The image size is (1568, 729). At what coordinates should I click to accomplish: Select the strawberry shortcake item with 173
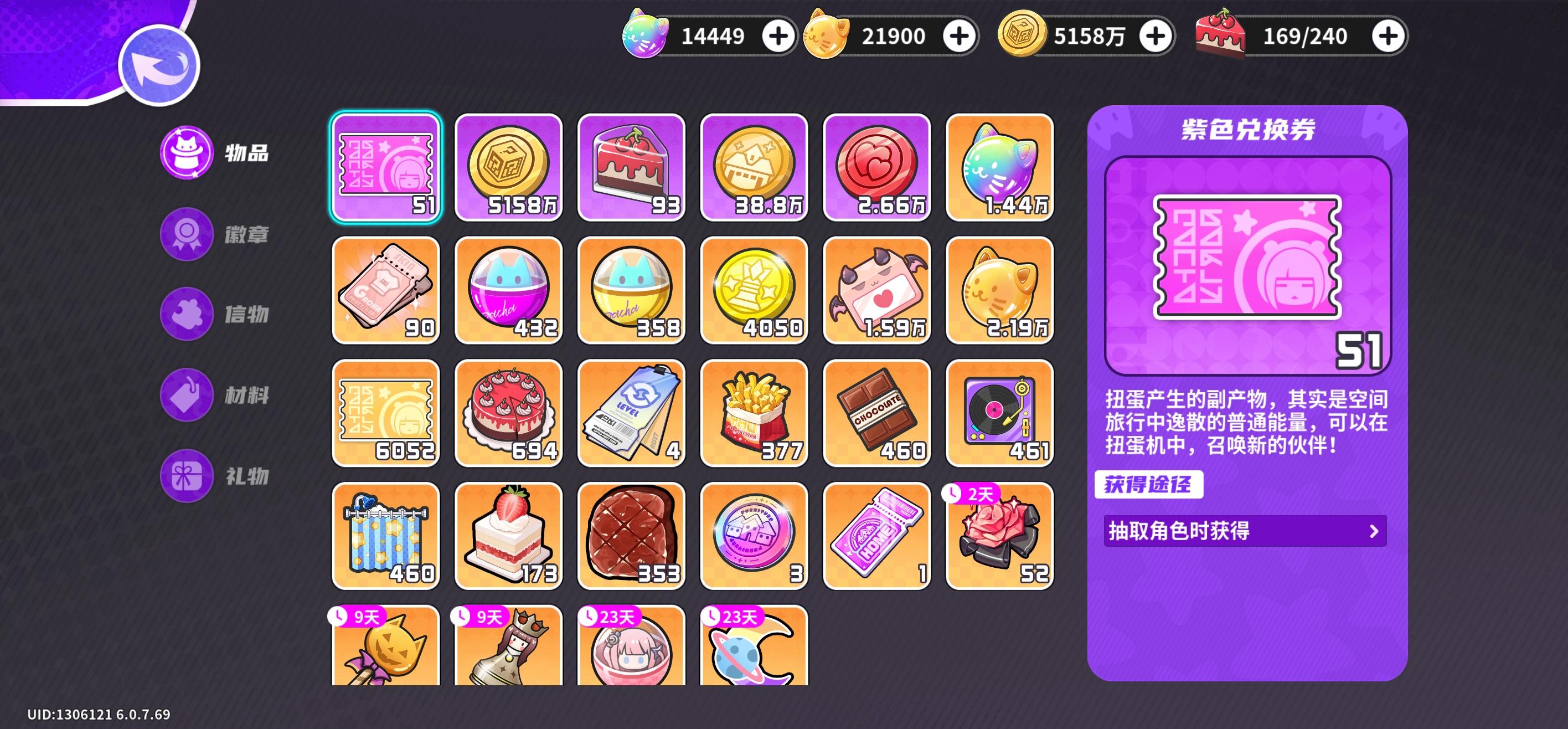(x=509, y=536)
